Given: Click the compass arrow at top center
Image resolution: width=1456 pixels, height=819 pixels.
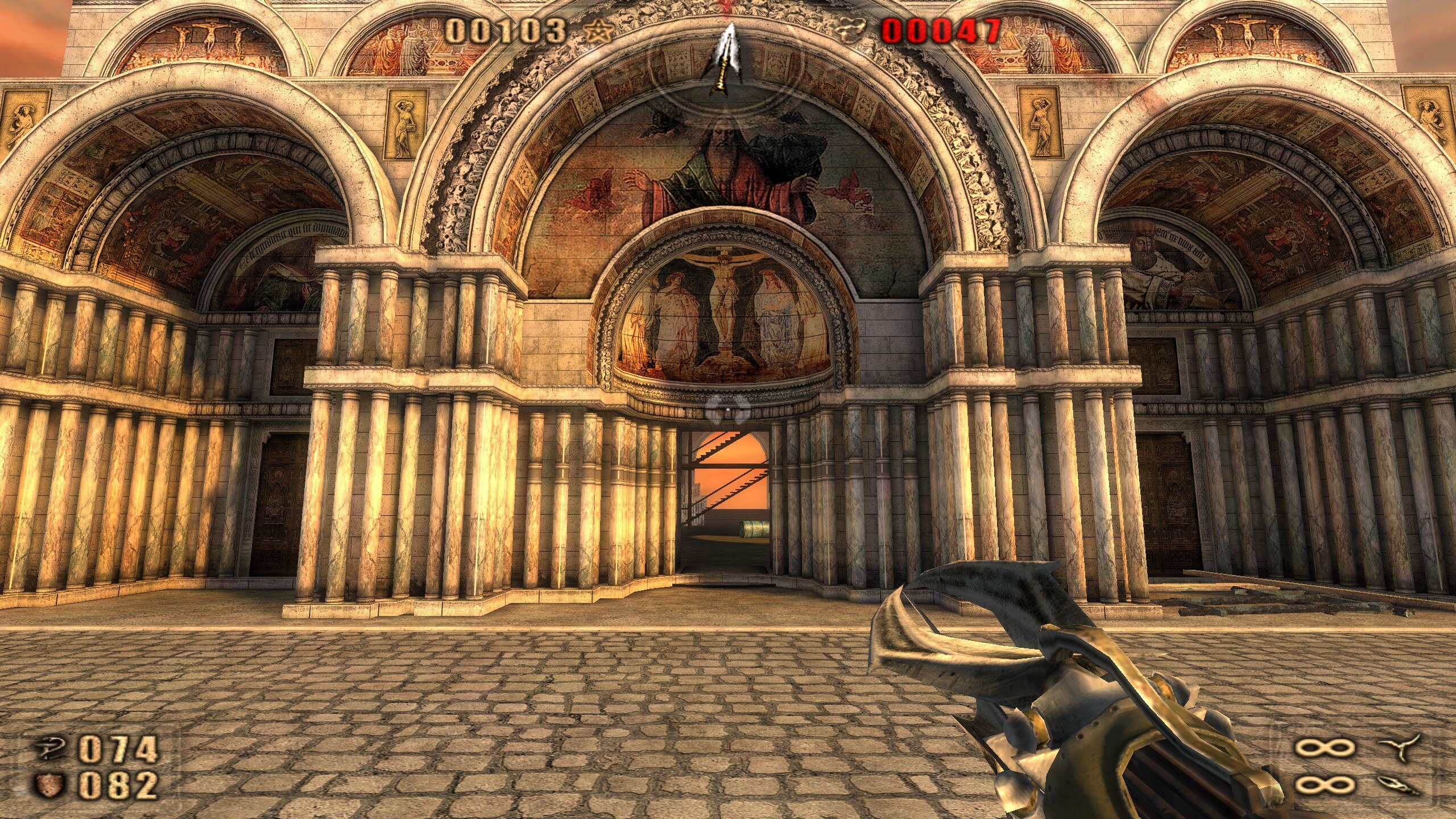Looking at the screenshot, I should [722, 60].
